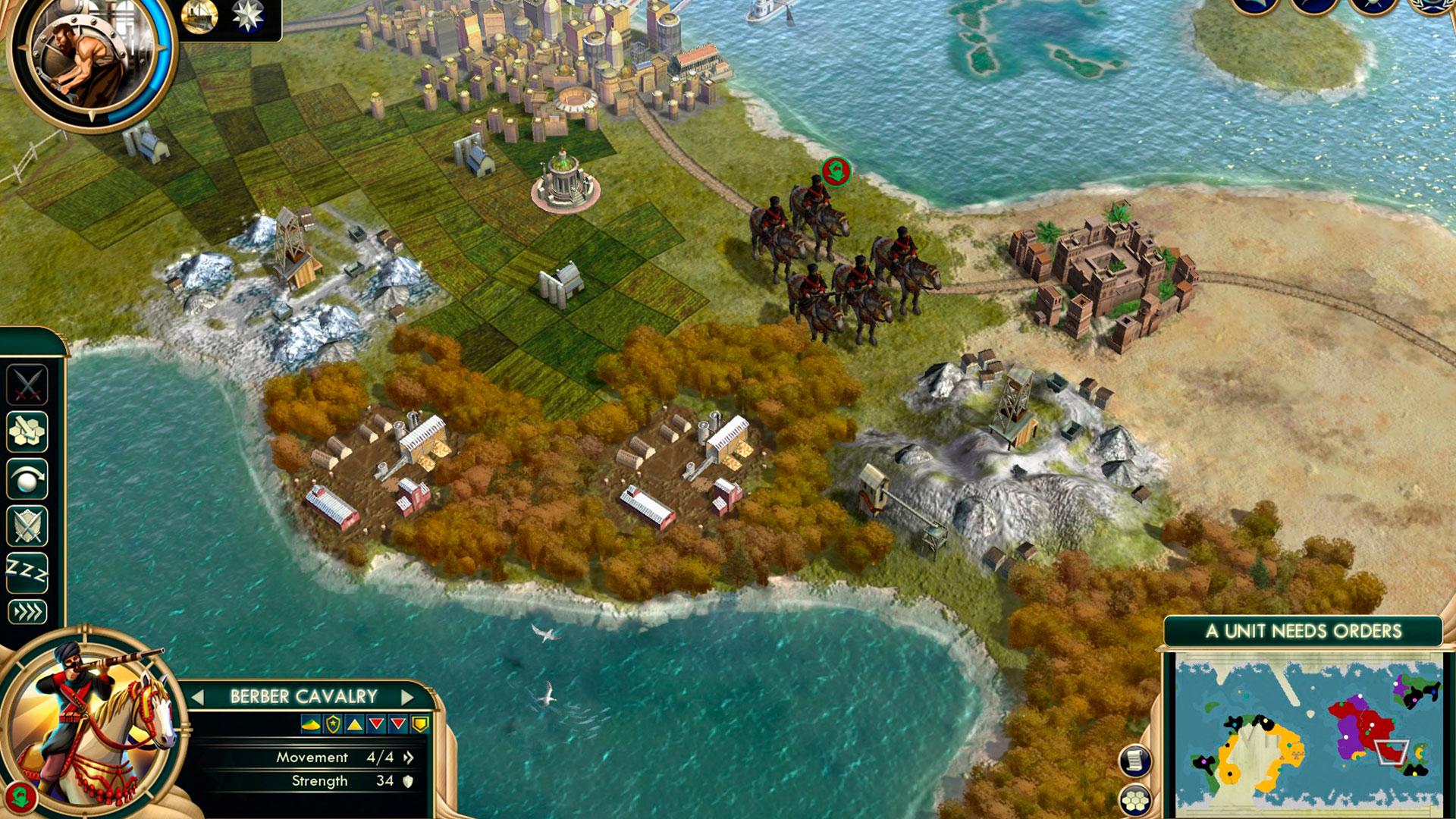Click the Berber Cavalry unit name
The width and height of the screenshot is (1456, 819).
coord(303,697)
